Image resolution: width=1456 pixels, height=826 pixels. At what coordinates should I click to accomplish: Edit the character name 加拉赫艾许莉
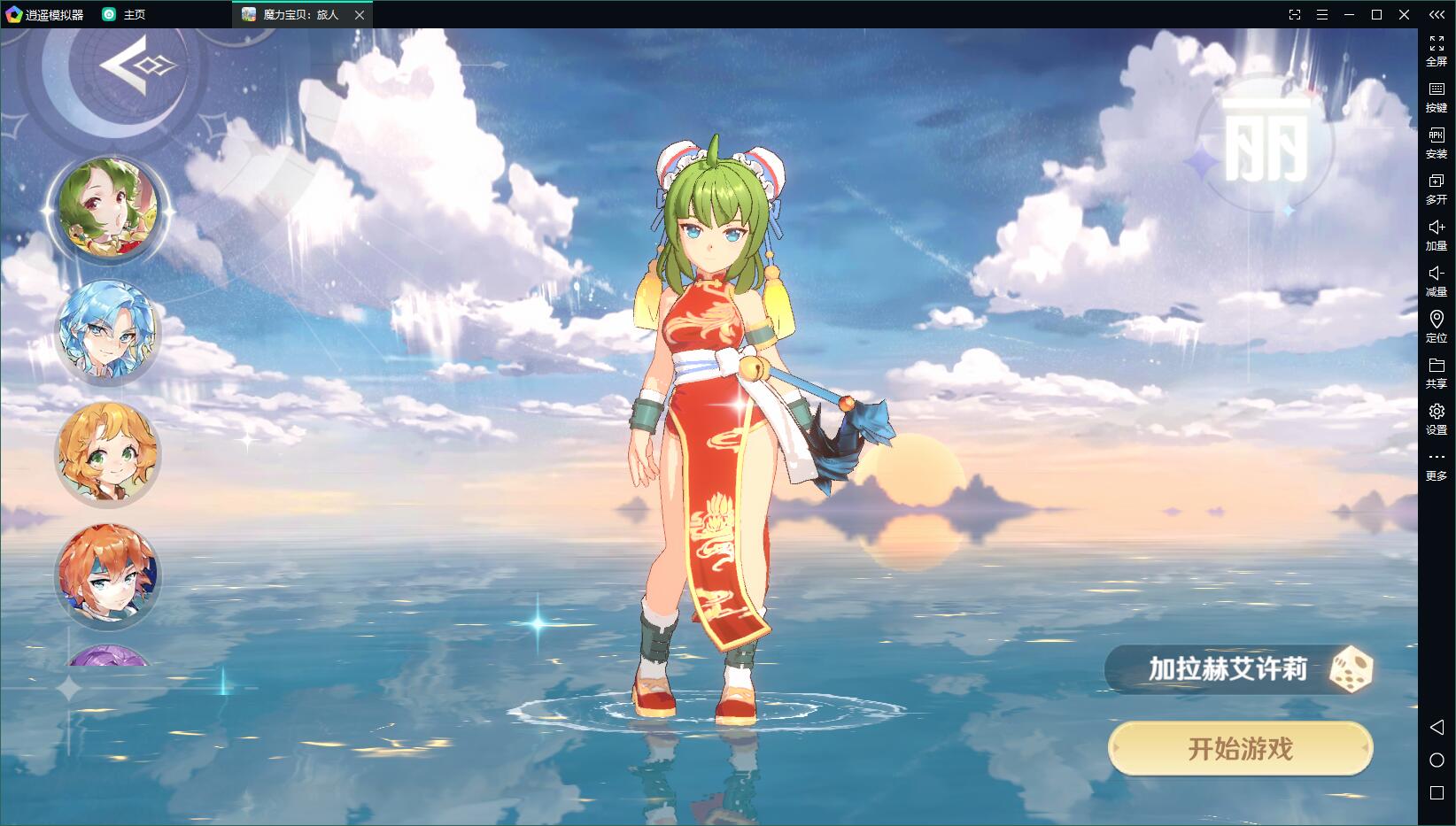click(1227, 669)
